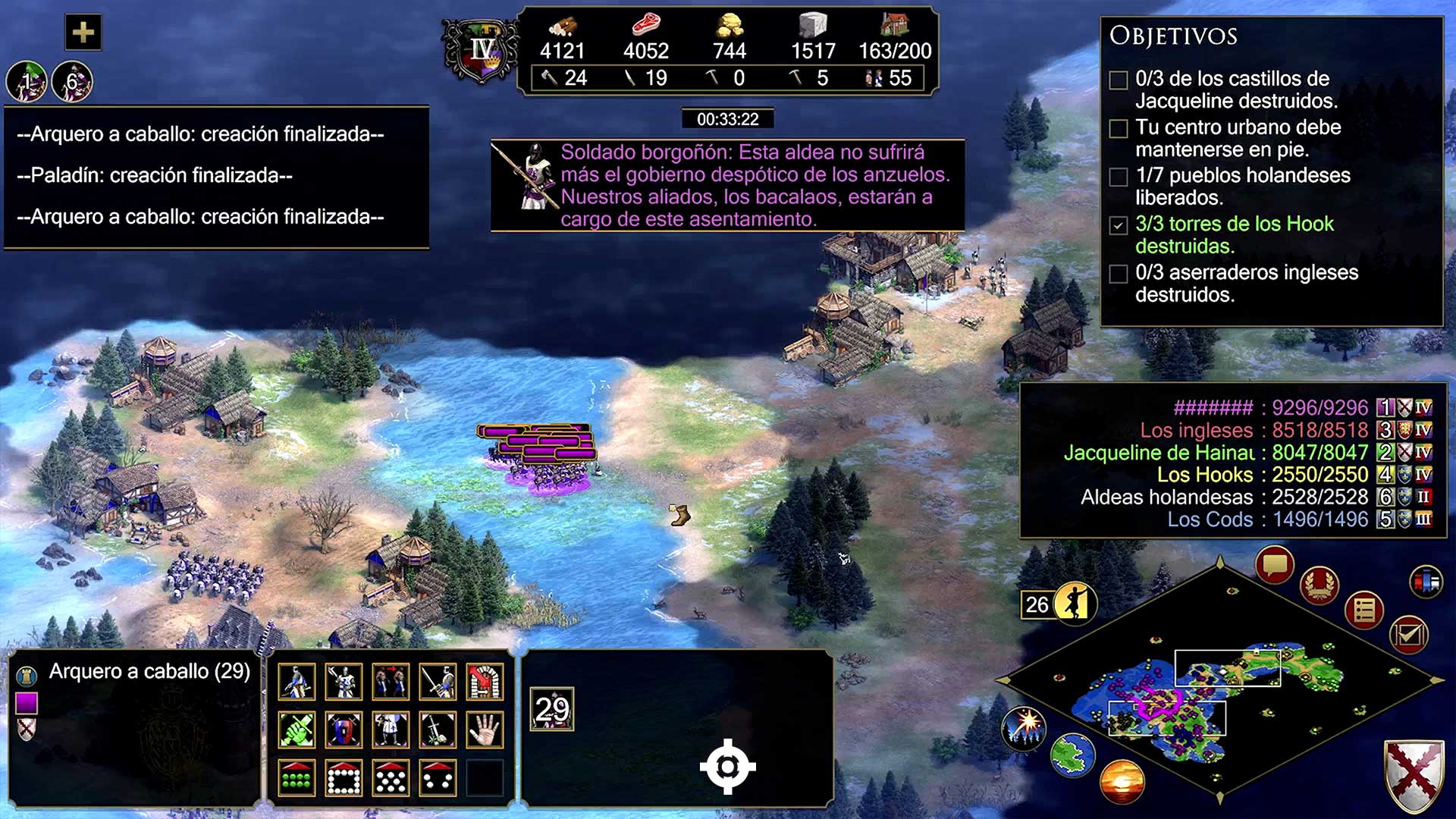
Task: Click the sunset button below the minimap
Action: tap(1122, 781)
